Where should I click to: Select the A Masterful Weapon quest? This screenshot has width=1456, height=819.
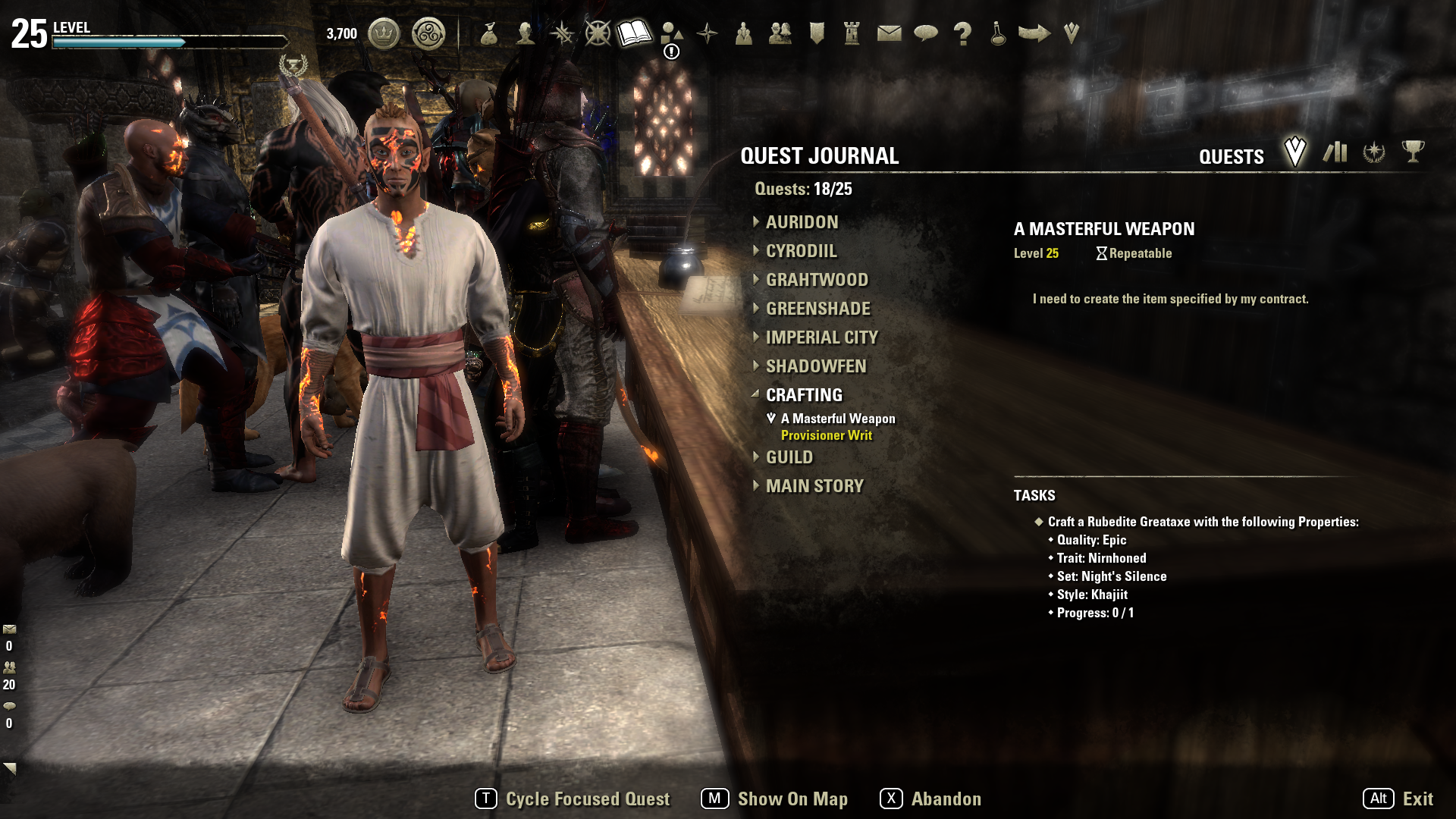[837, 419]
